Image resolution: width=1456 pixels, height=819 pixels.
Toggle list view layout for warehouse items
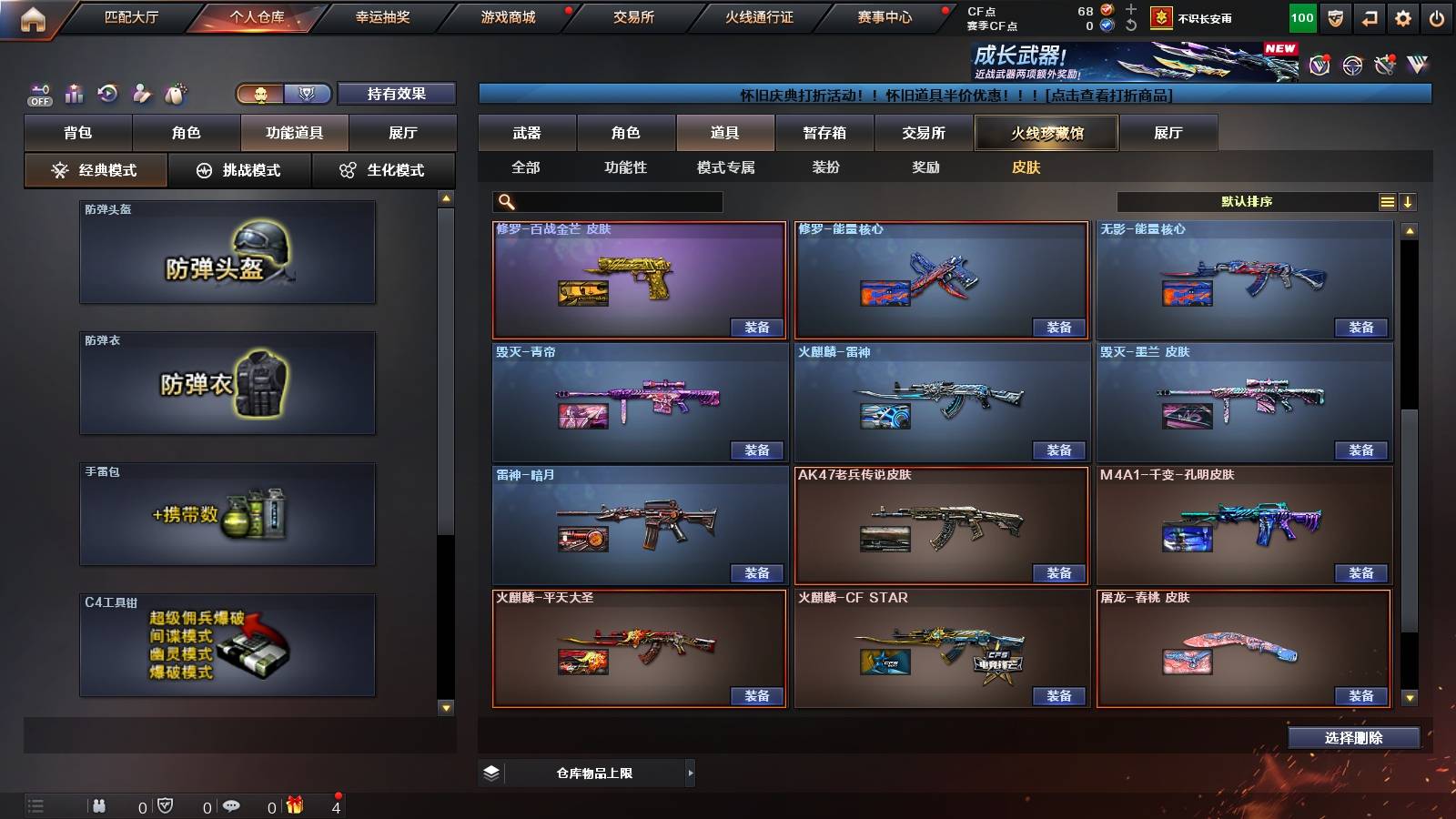pyautogui.click(x=1387, y=201)
